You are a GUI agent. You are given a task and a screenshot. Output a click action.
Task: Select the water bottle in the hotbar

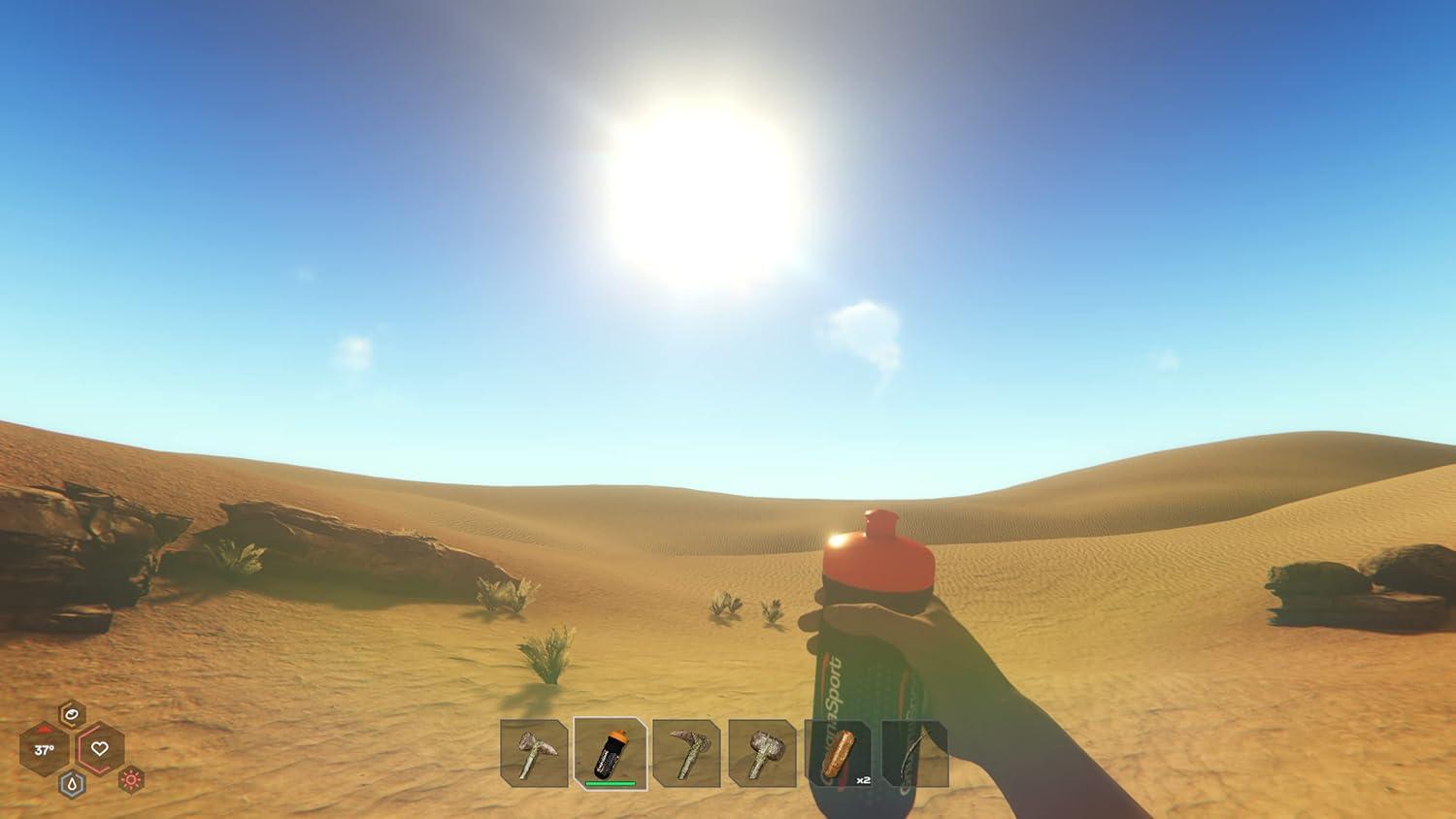612,752
